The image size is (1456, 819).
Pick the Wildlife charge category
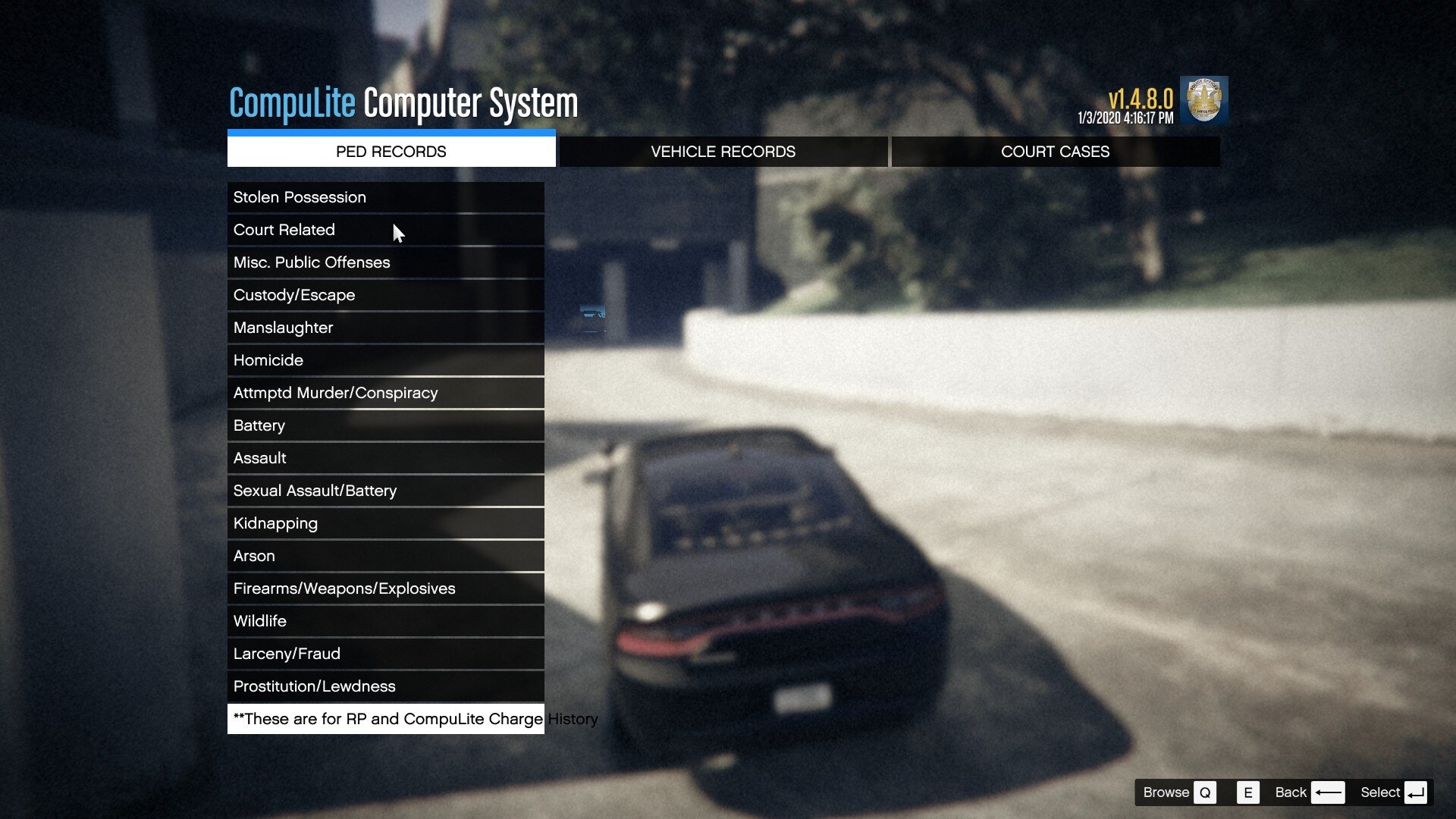click(x=385, y=621)
